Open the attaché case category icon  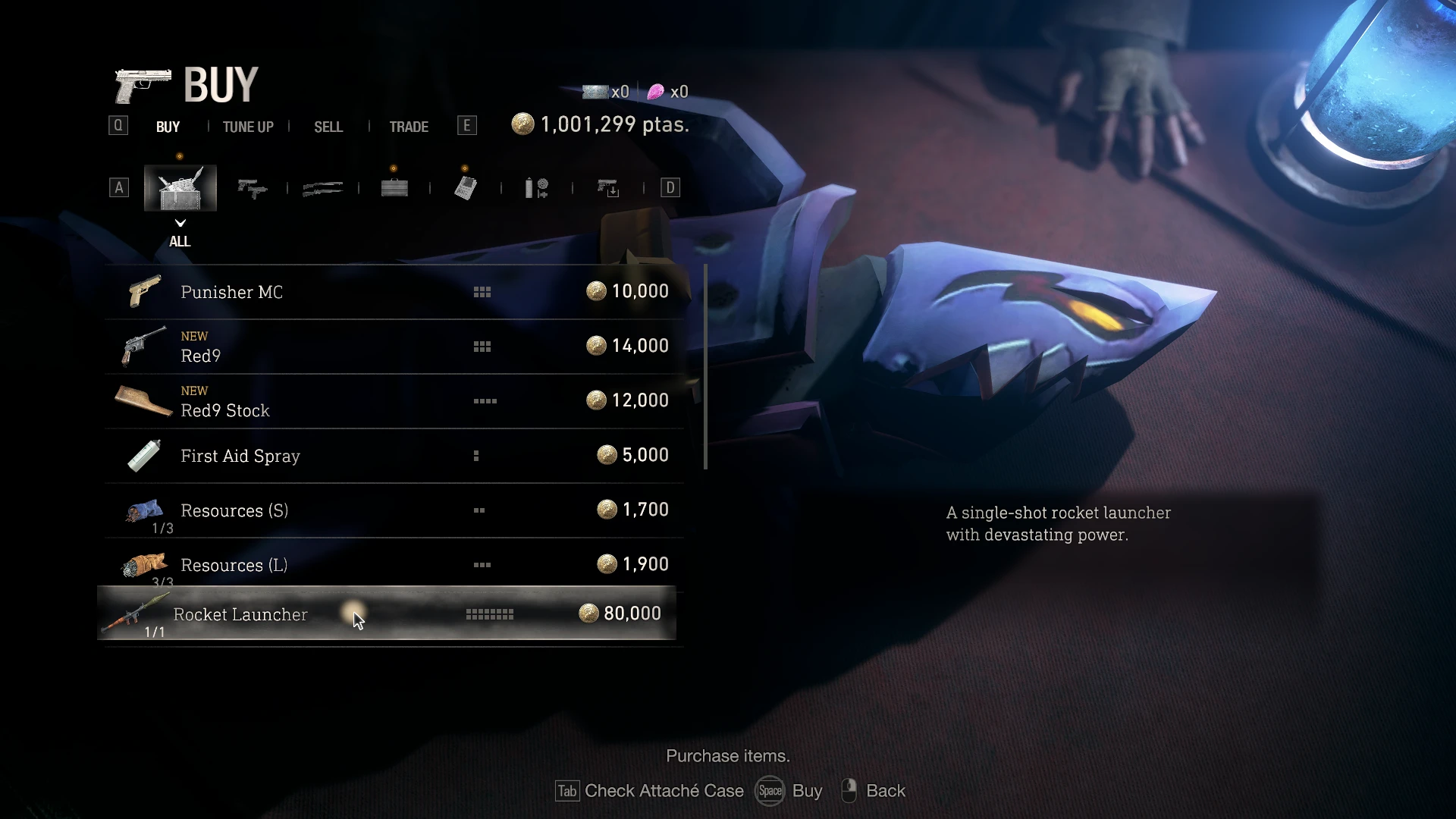pyautogui.click(x=394, y=188)
